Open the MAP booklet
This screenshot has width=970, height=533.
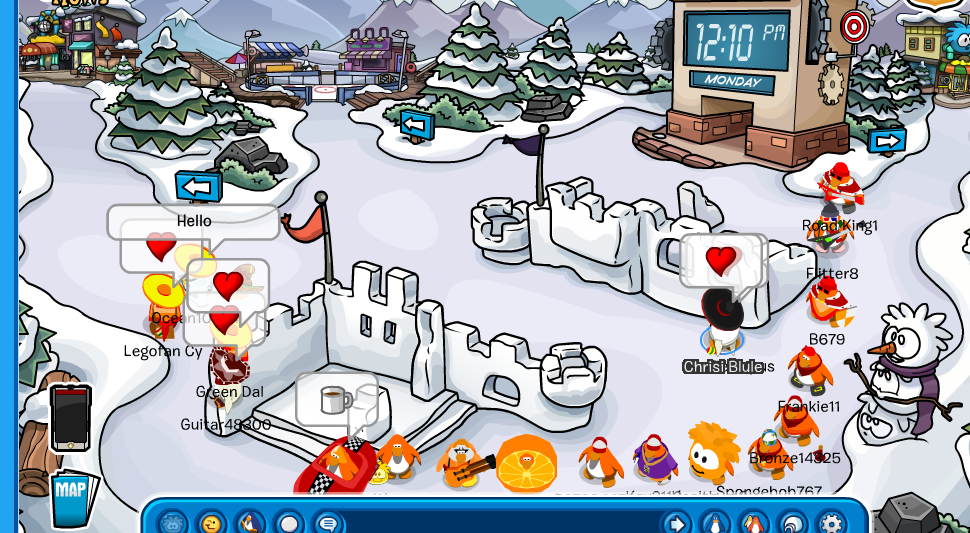72,497
